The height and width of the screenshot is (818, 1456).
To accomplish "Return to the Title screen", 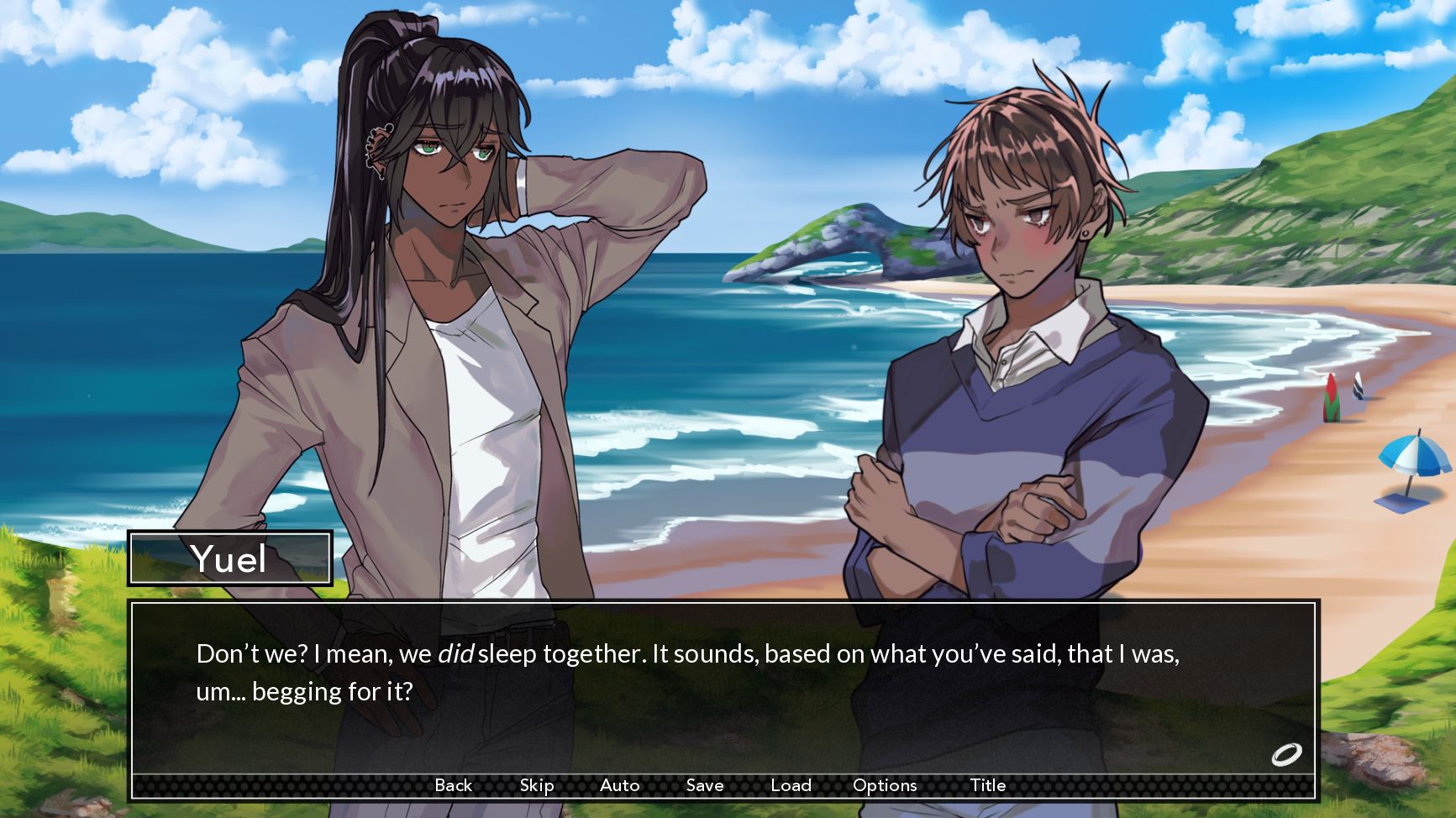I will pos(987,785).
